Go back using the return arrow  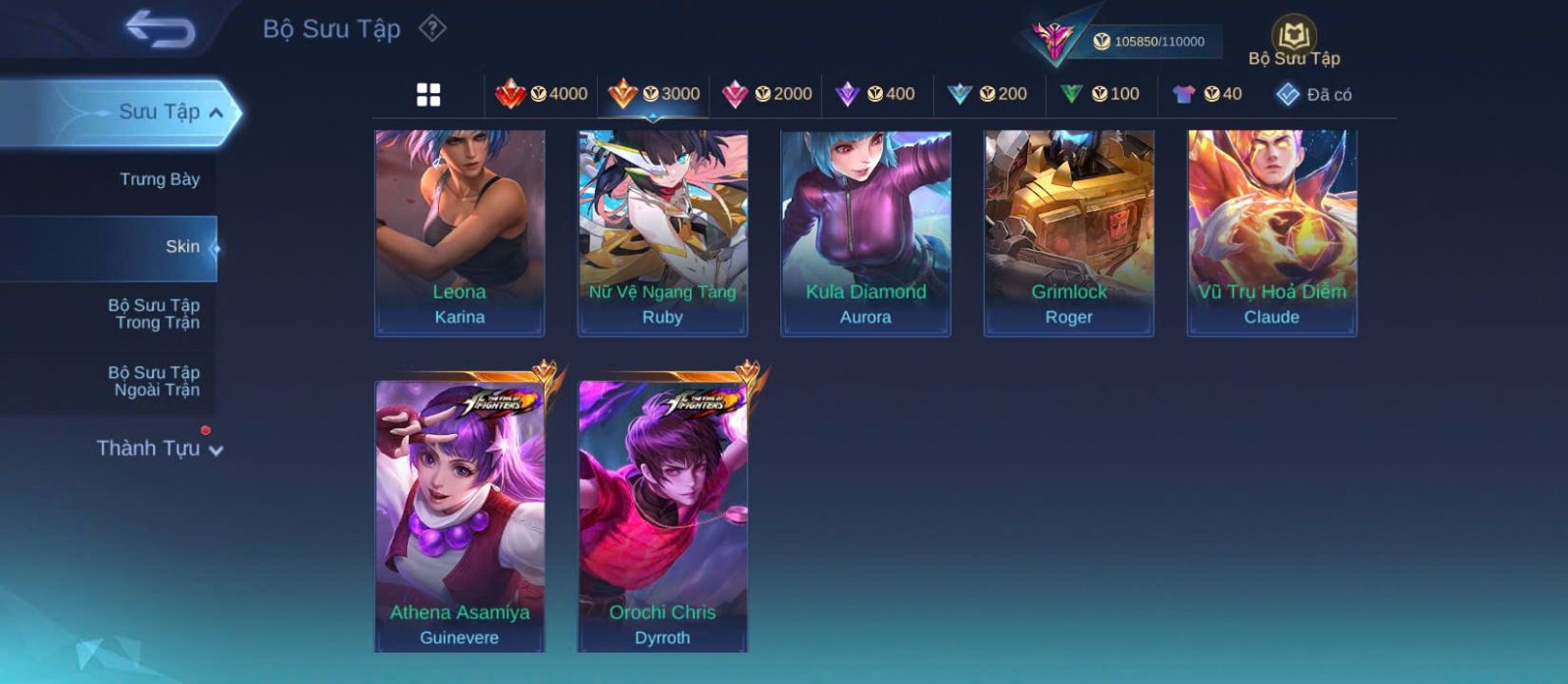(x=161, y=29)
